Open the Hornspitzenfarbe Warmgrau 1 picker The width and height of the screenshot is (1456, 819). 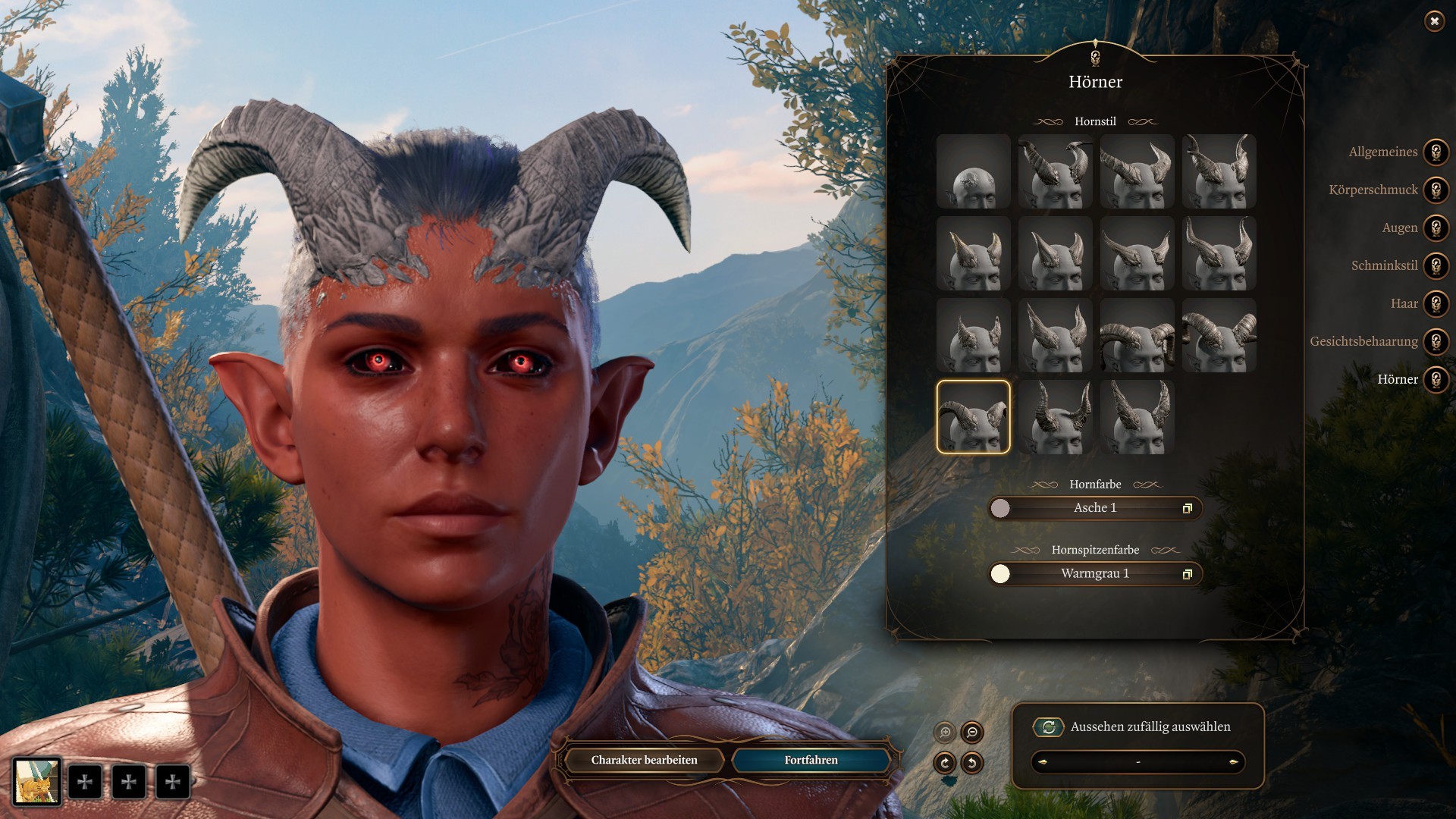point(1094,574)
